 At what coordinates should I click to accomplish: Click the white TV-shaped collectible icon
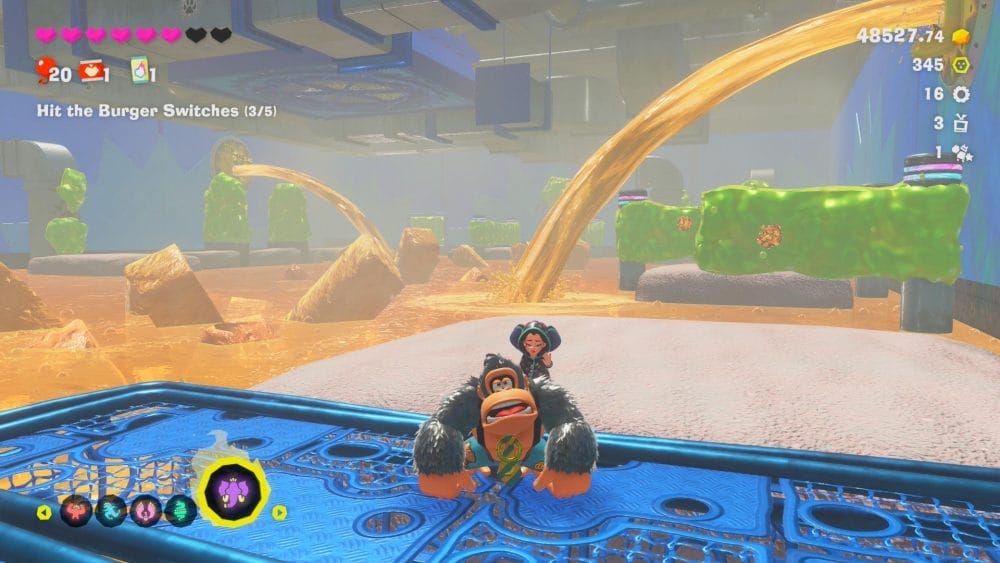(x=961, y=123)
